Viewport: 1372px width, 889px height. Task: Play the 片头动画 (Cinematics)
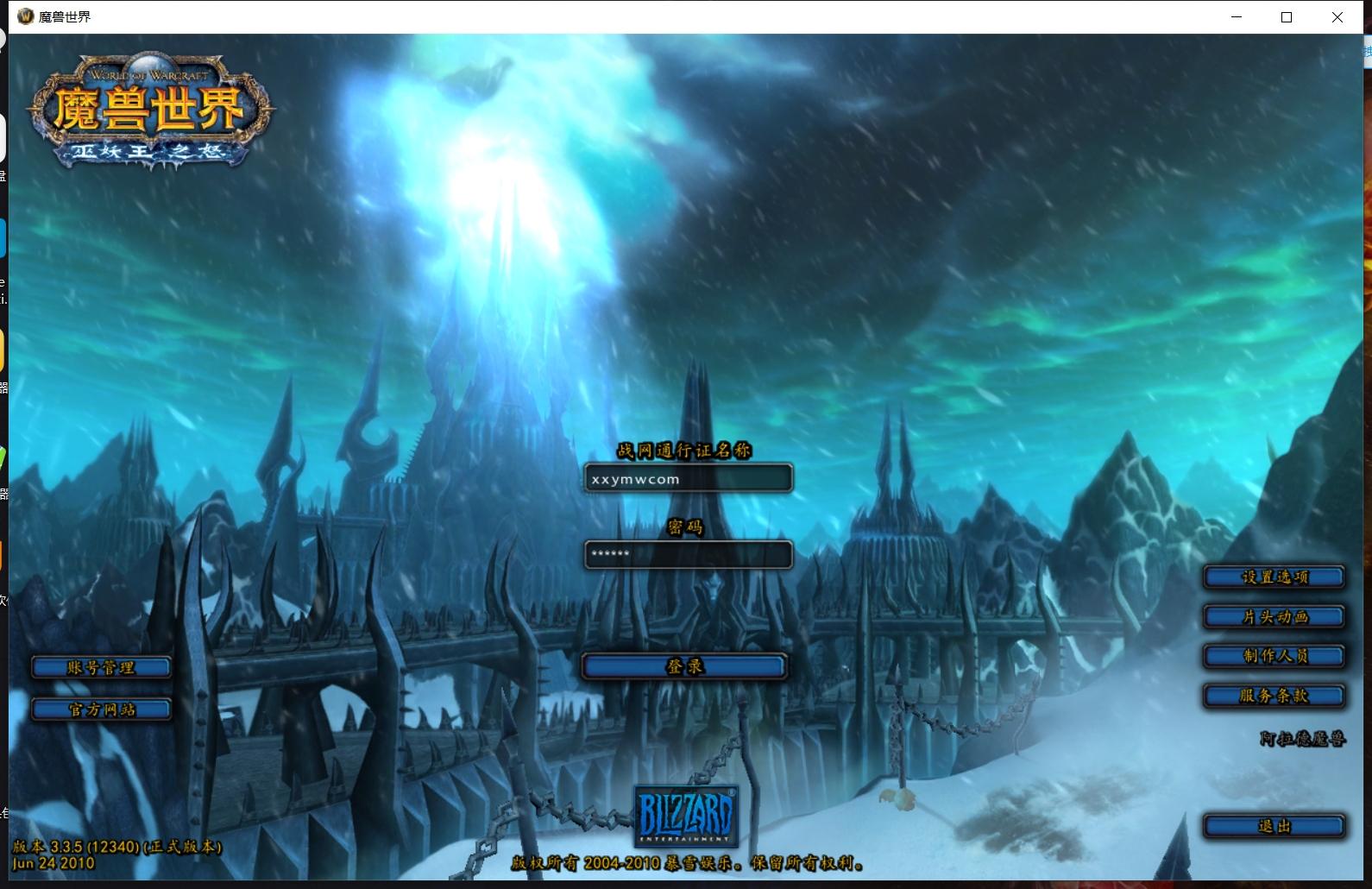pyautogui.click(x=1274, y=616)
